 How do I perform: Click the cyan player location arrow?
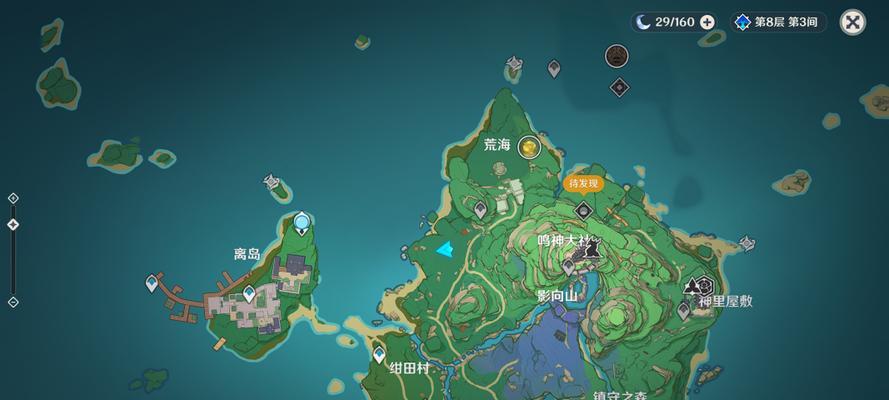click(x=445, y=249)
